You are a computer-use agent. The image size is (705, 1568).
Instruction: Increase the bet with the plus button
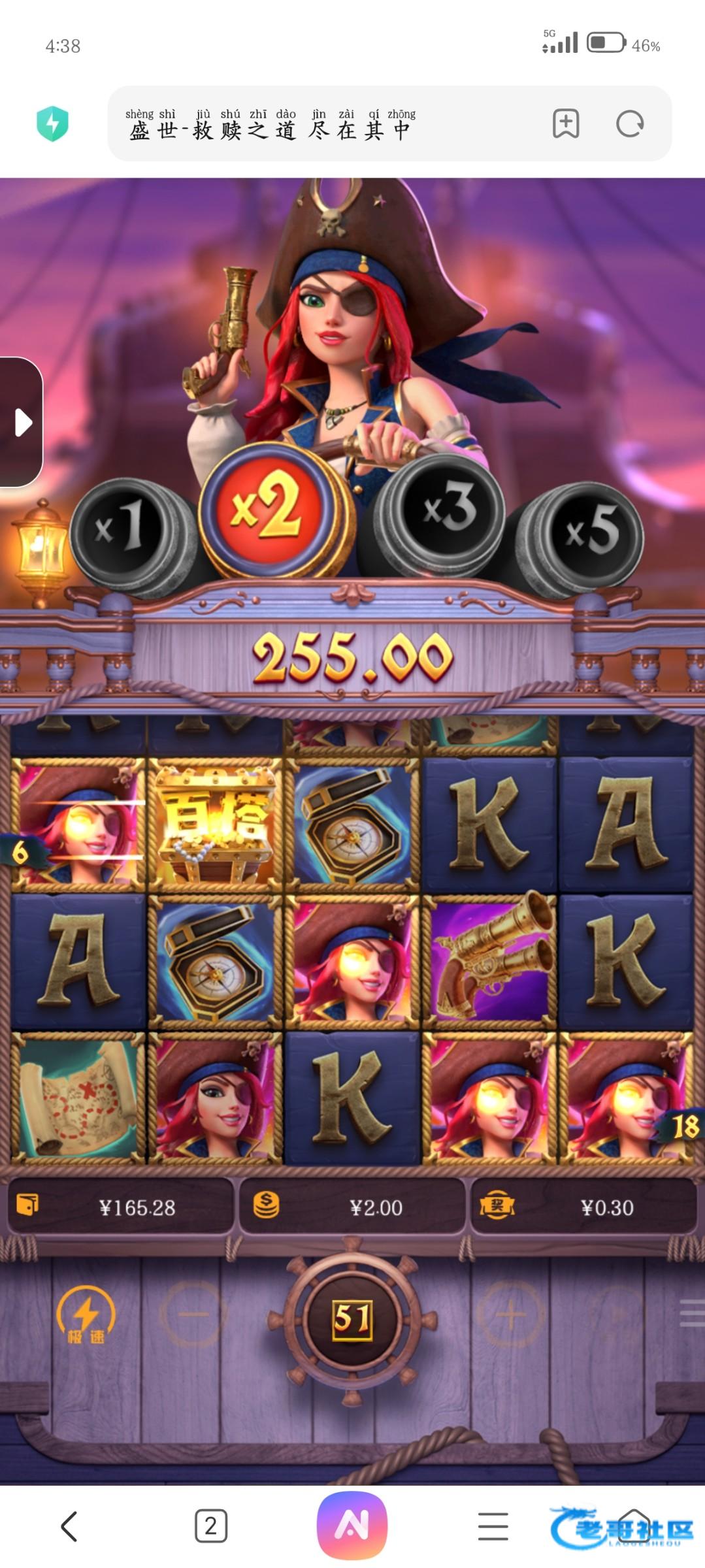(x=512, y=1314)
